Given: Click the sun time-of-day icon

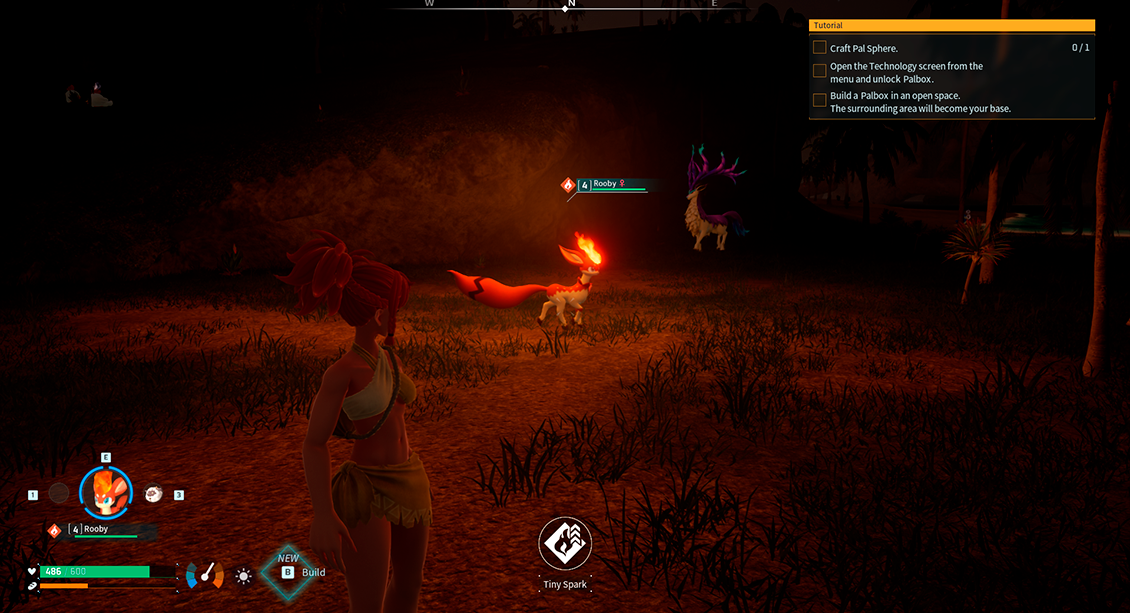Looking at the screenshot, I should (243, 576).
